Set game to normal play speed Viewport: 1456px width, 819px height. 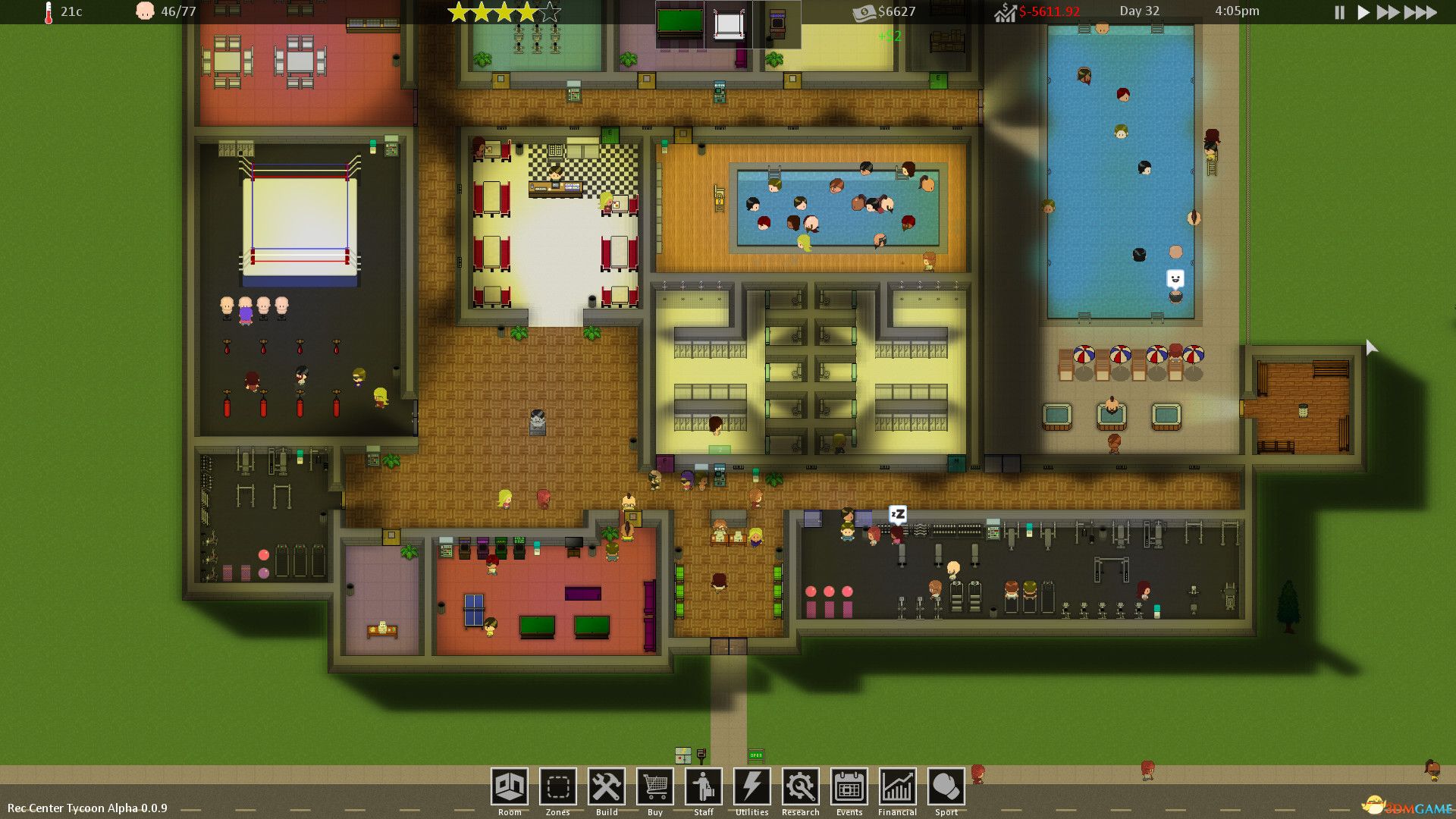click(x=1363, y=12)
